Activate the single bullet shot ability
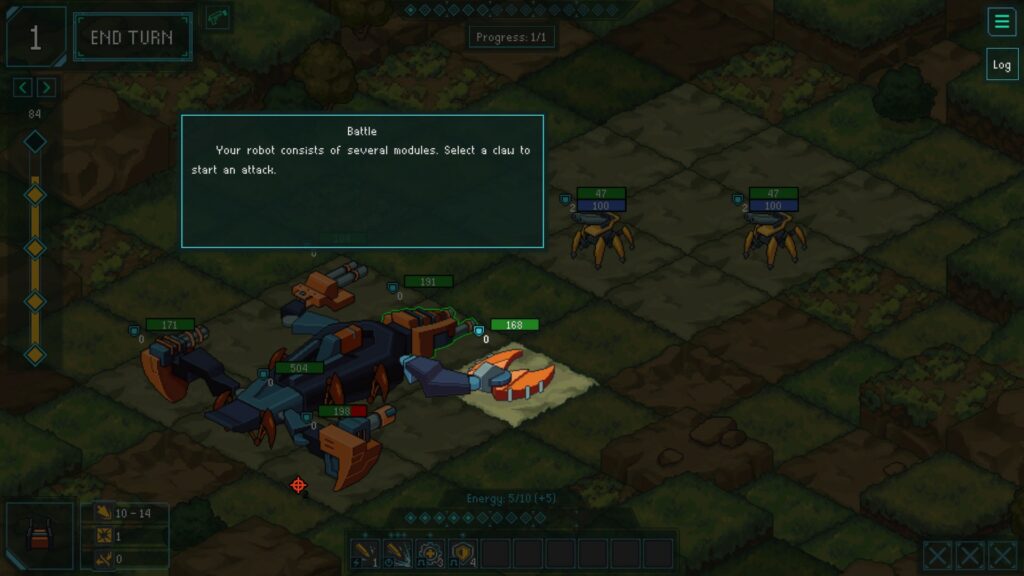The width and height of the screenshot is (1024, 576). (x=365, y=554)
